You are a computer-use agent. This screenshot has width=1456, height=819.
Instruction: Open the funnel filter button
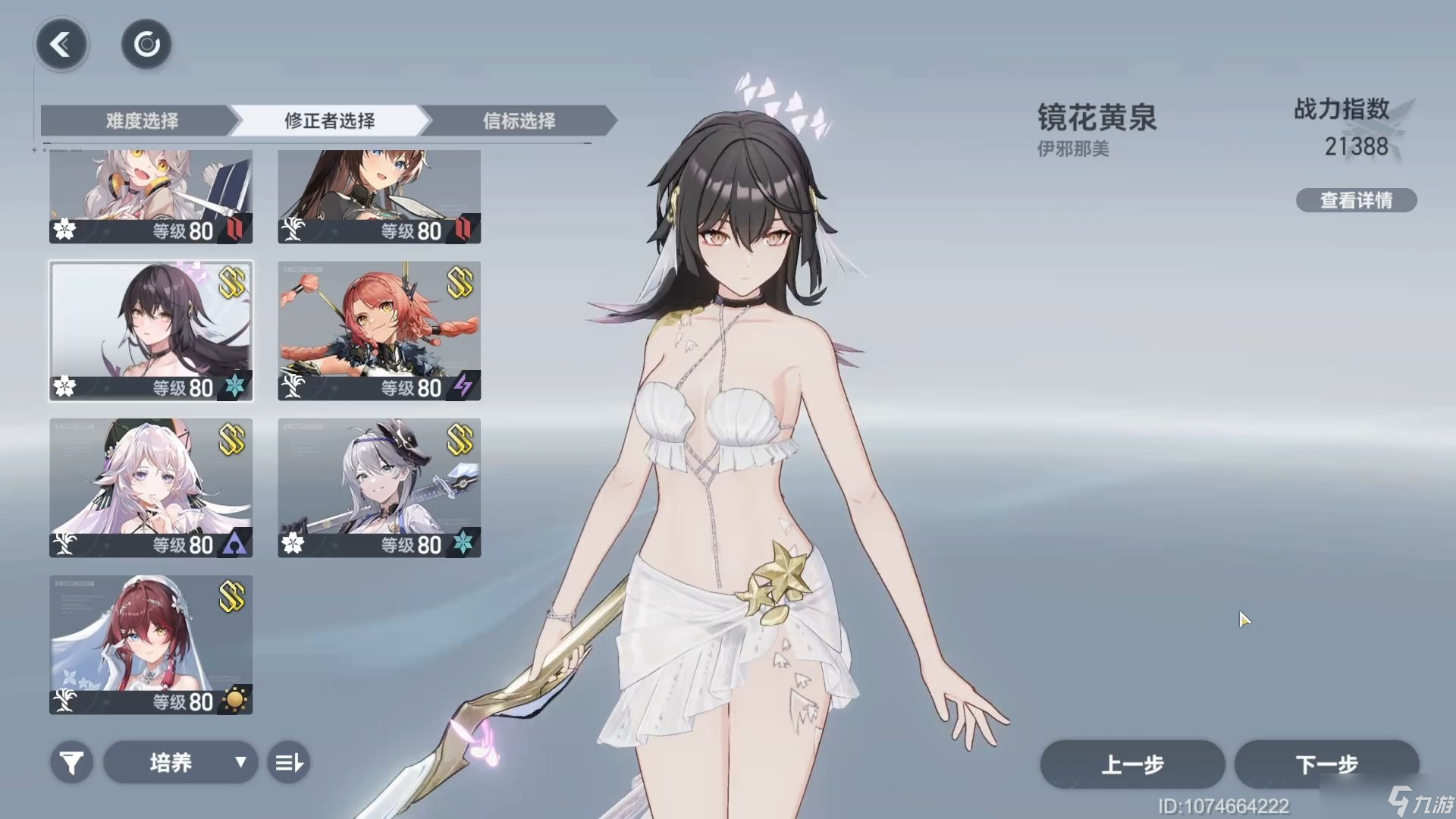[x=72, y=762]
